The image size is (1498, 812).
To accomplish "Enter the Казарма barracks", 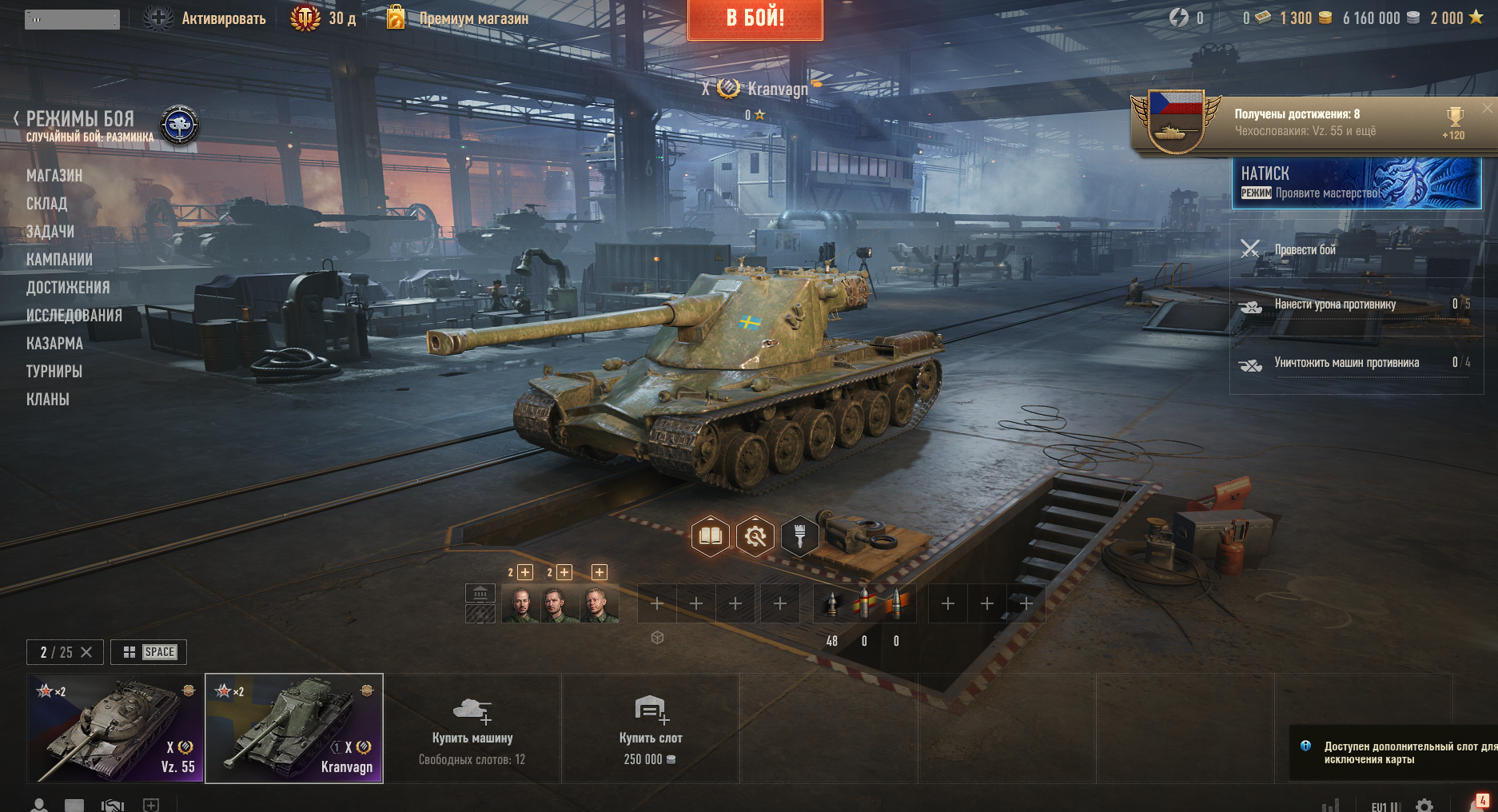I will [54, 344].
